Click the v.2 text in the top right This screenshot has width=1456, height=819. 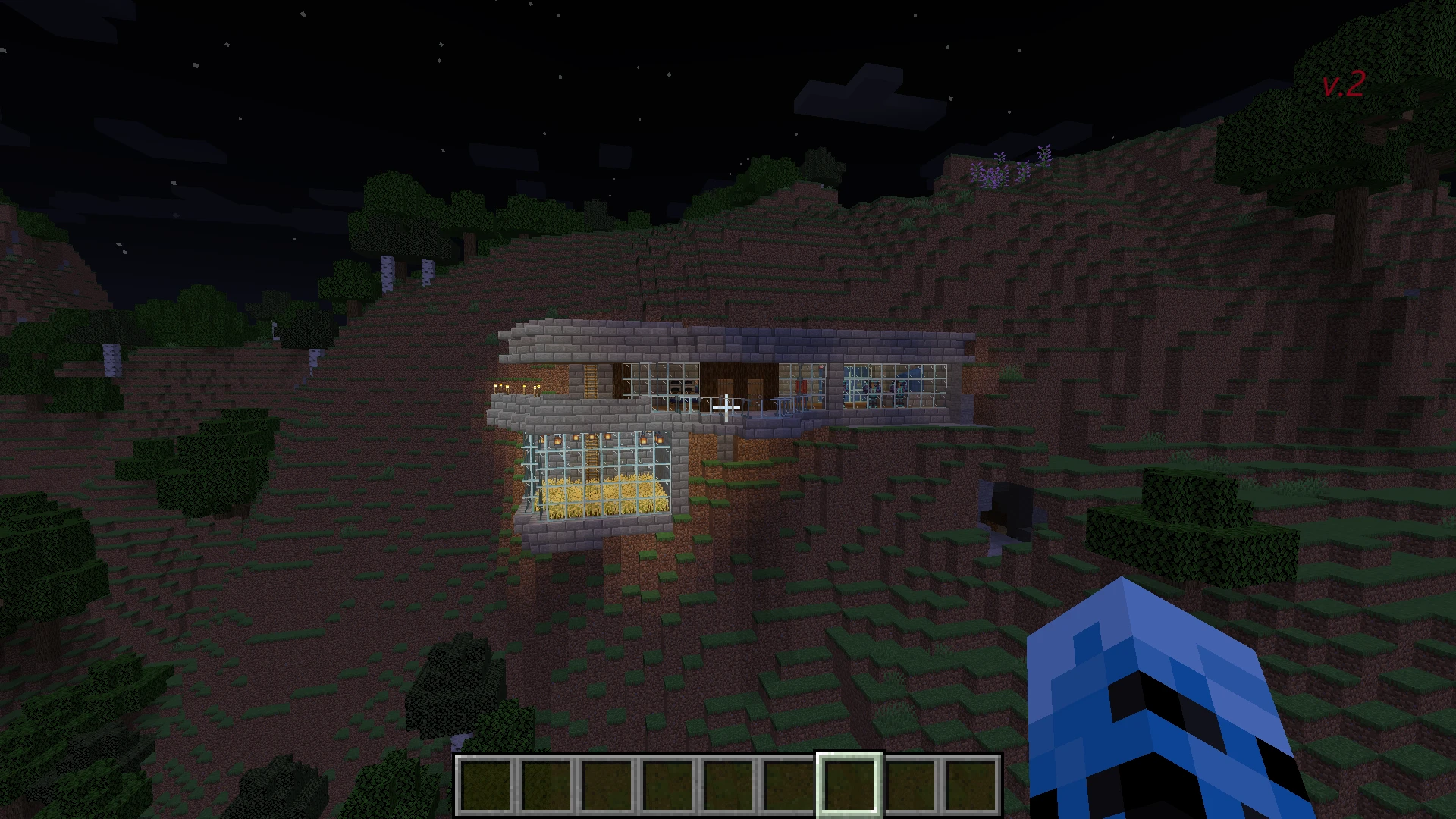coord(1342,83)
